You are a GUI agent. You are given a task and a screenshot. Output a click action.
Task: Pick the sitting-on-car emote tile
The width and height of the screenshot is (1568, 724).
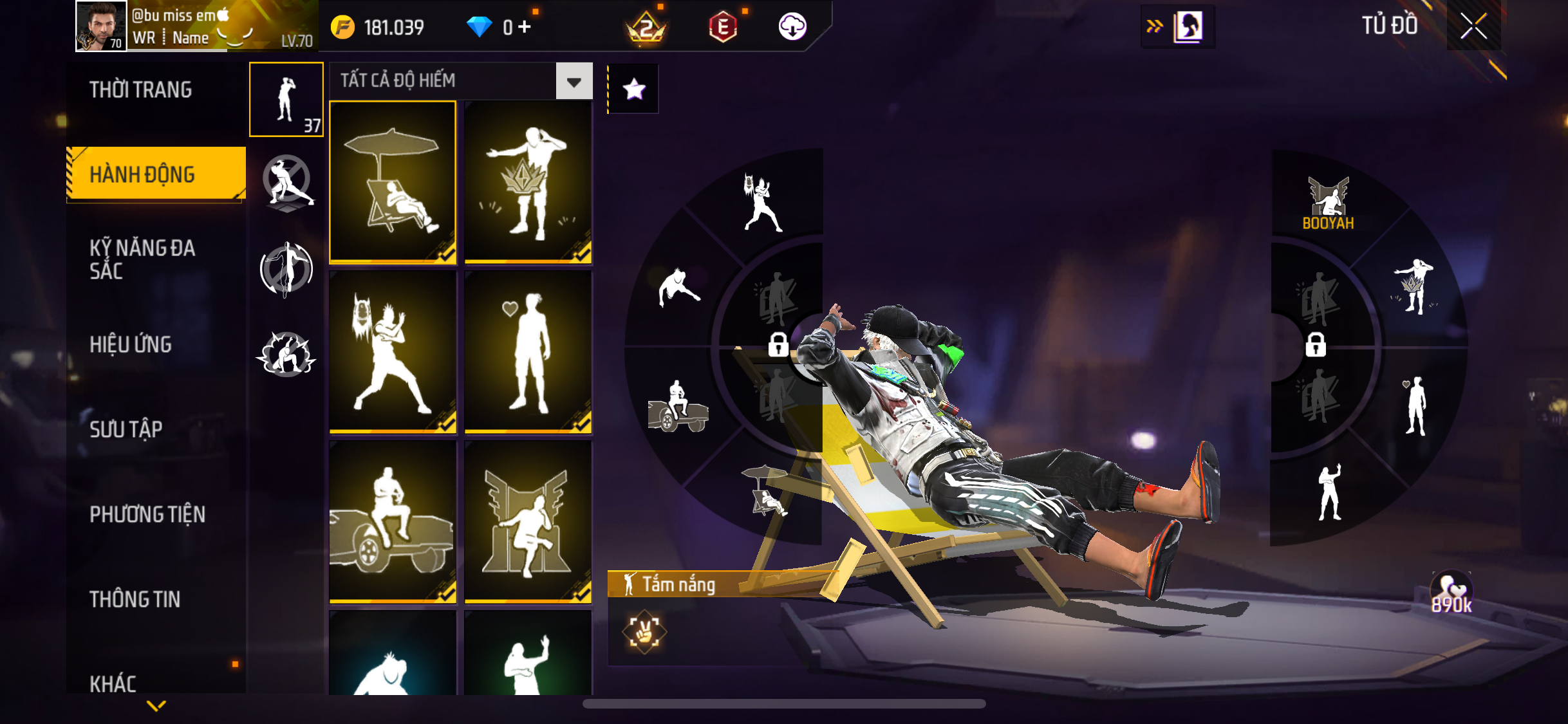coord(393,522)
